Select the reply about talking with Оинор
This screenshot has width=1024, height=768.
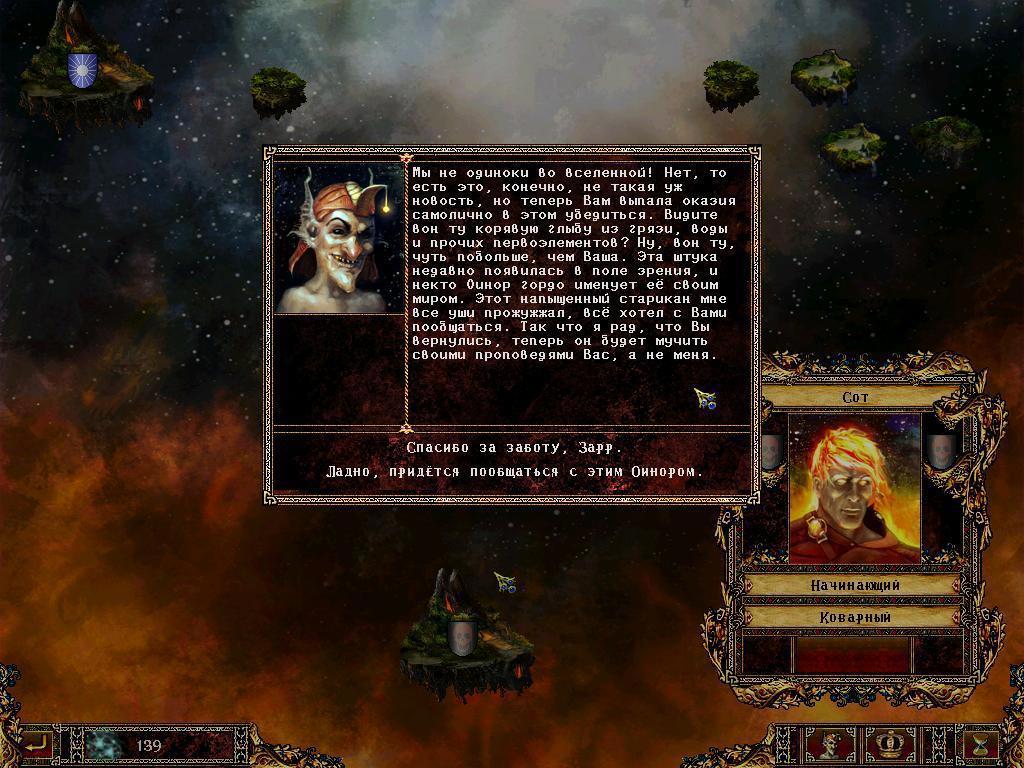tap(514, 472)
